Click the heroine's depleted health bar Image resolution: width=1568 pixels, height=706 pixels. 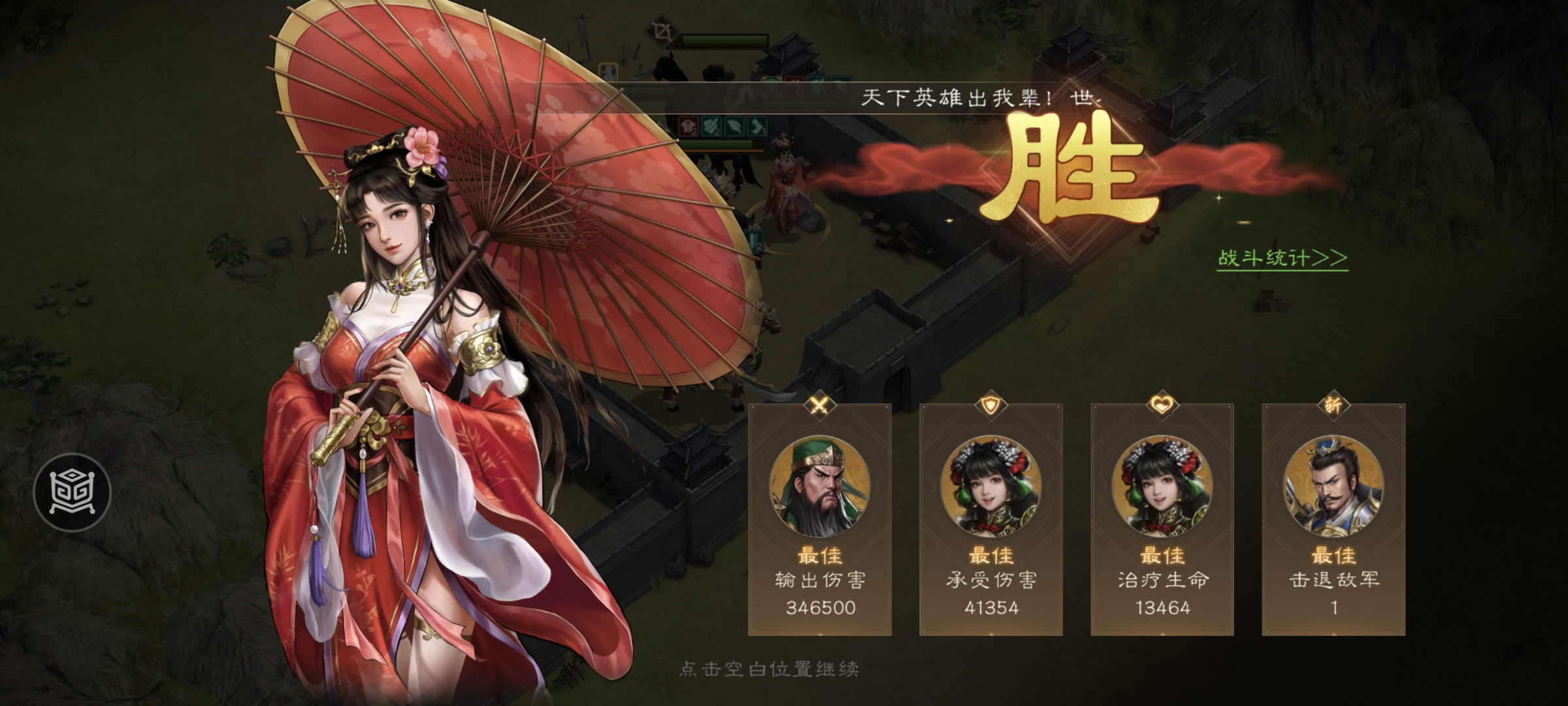pyautogui.click(x=721, y=146)
